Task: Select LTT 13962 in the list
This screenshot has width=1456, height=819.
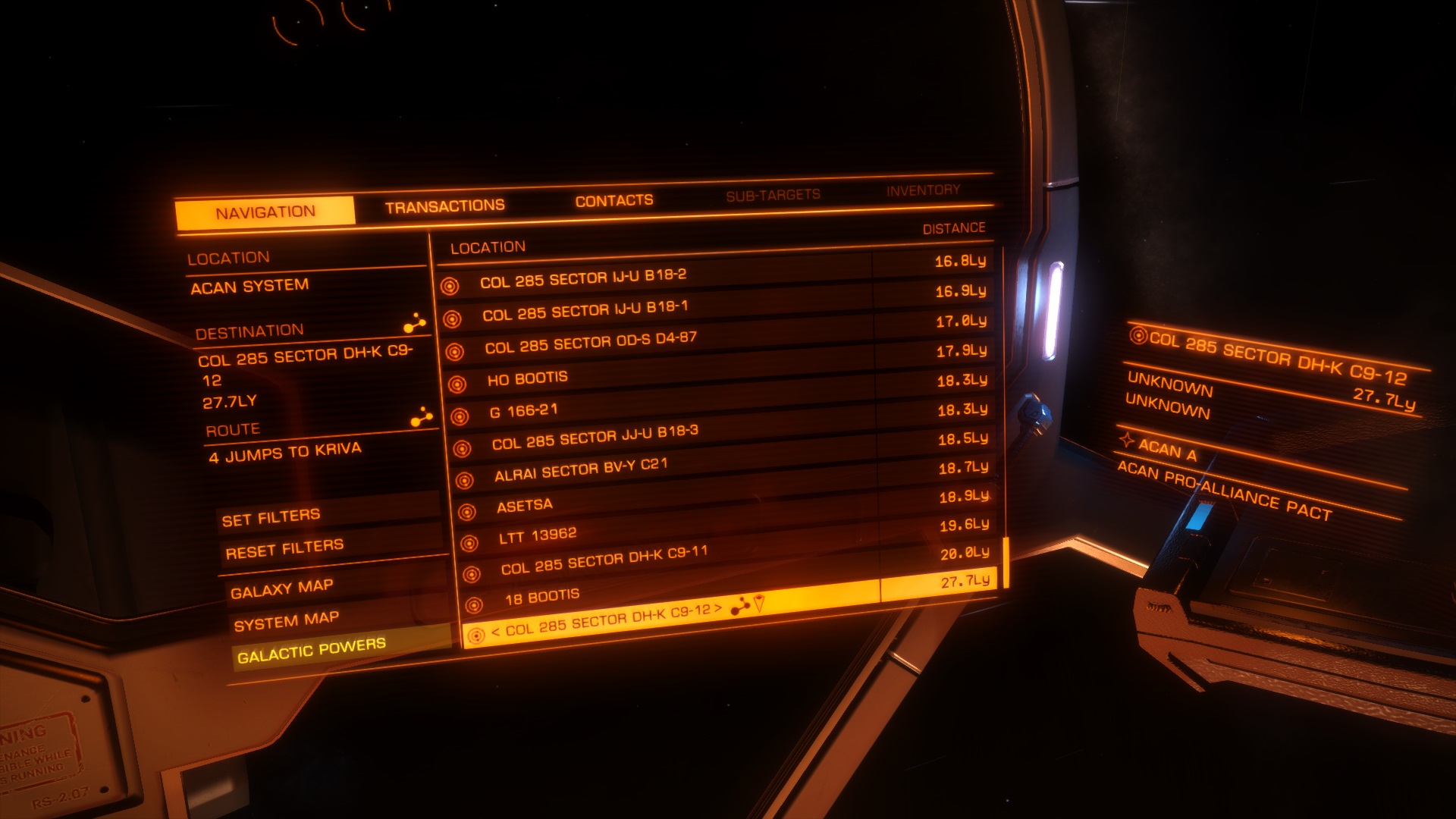Action: 537,536
